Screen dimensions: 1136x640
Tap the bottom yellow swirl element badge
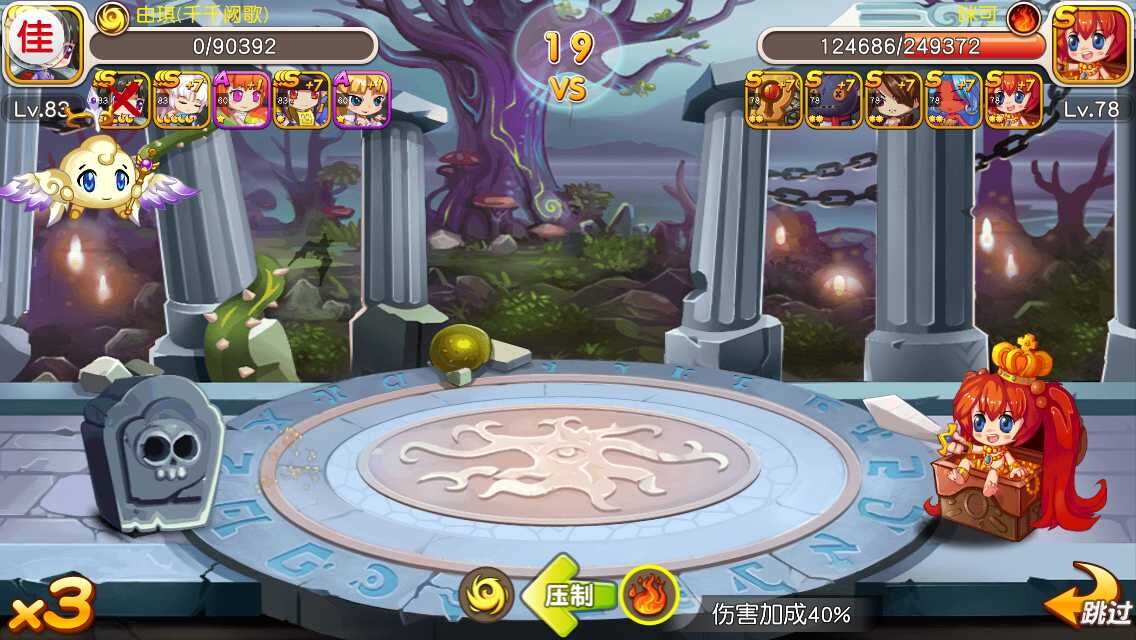487,596
